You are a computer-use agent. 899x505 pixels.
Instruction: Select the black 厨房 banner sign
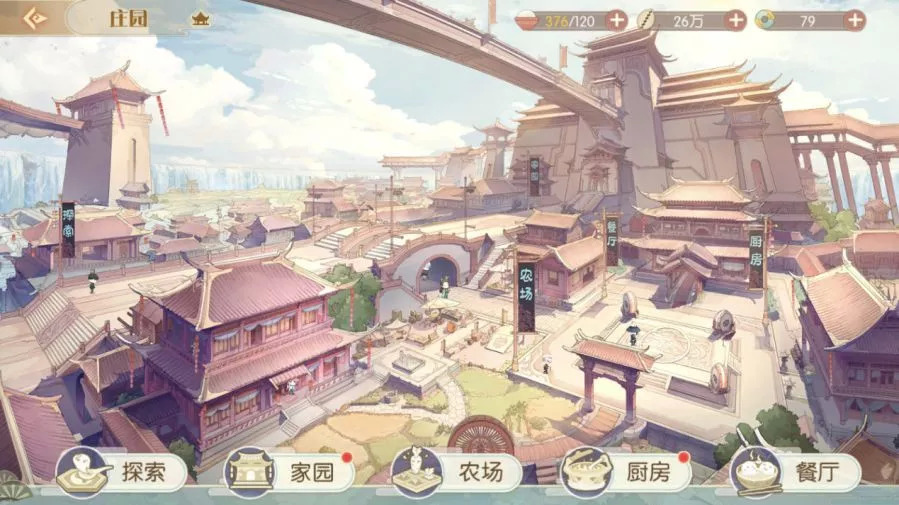[756, 258]
